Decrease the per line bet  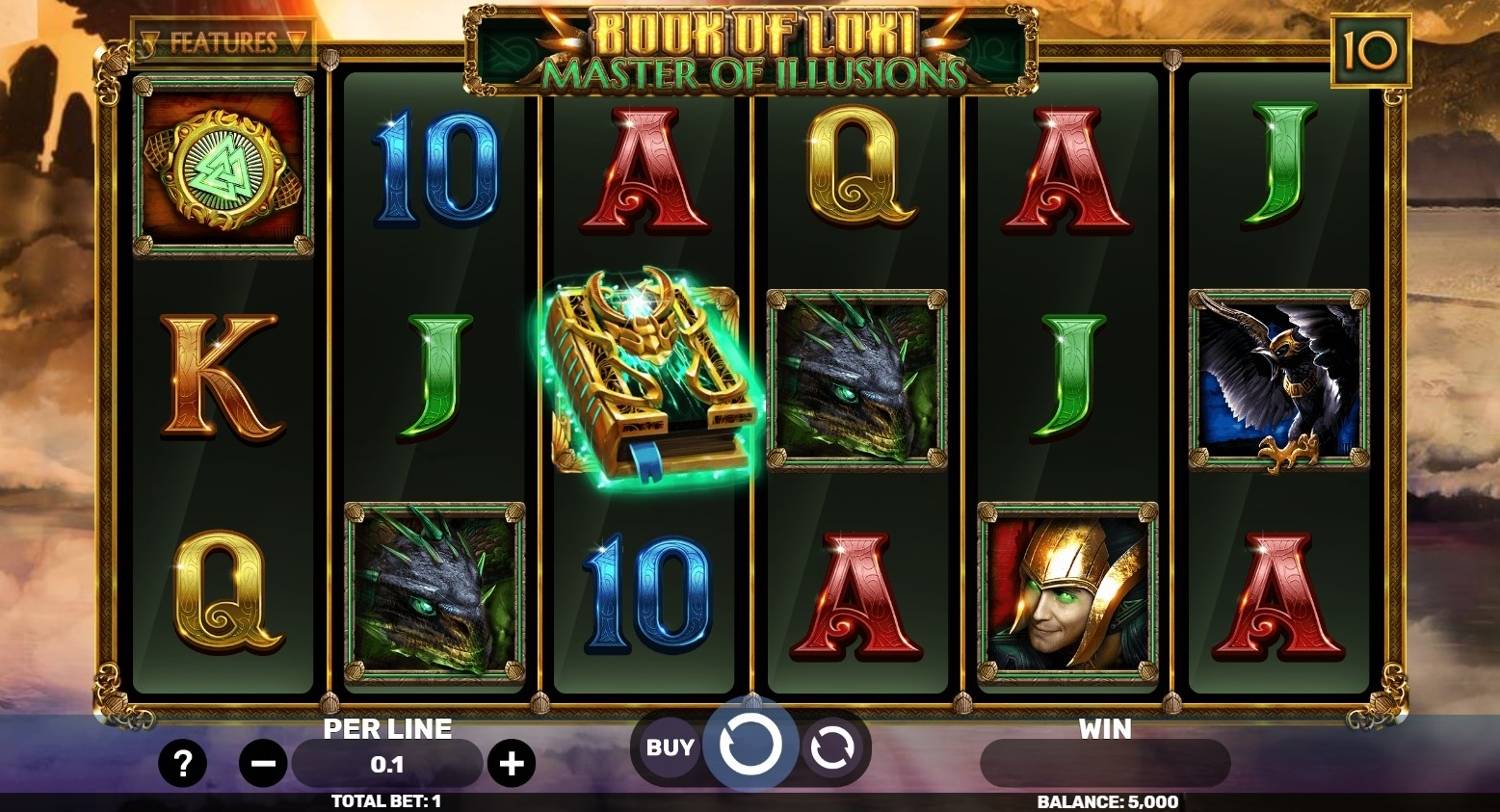point(263,765)
